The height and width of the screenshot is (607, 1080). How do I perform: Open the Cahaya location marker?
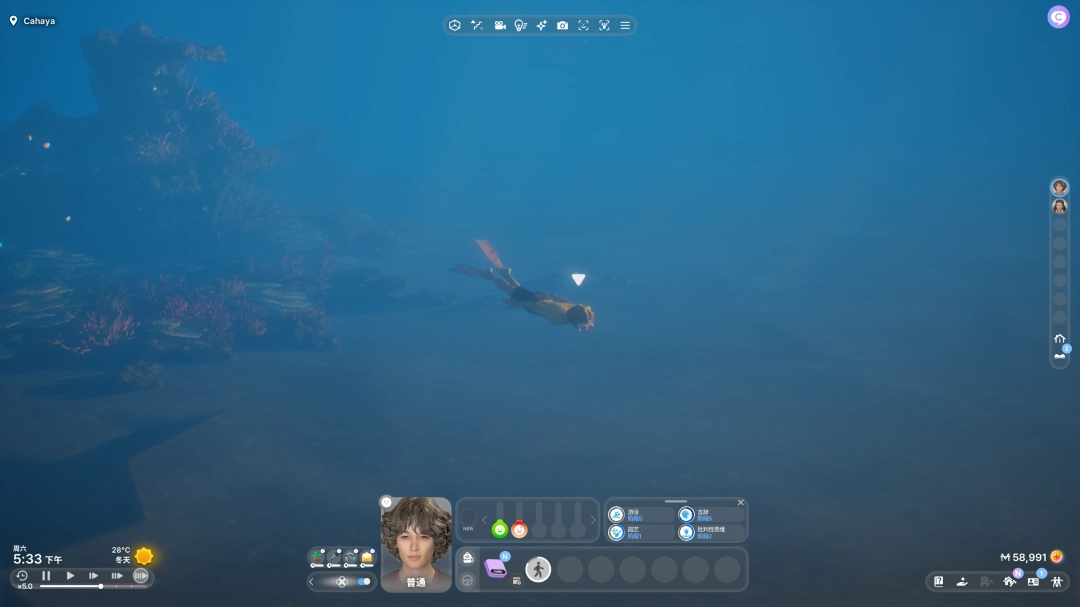coord(32,21)
